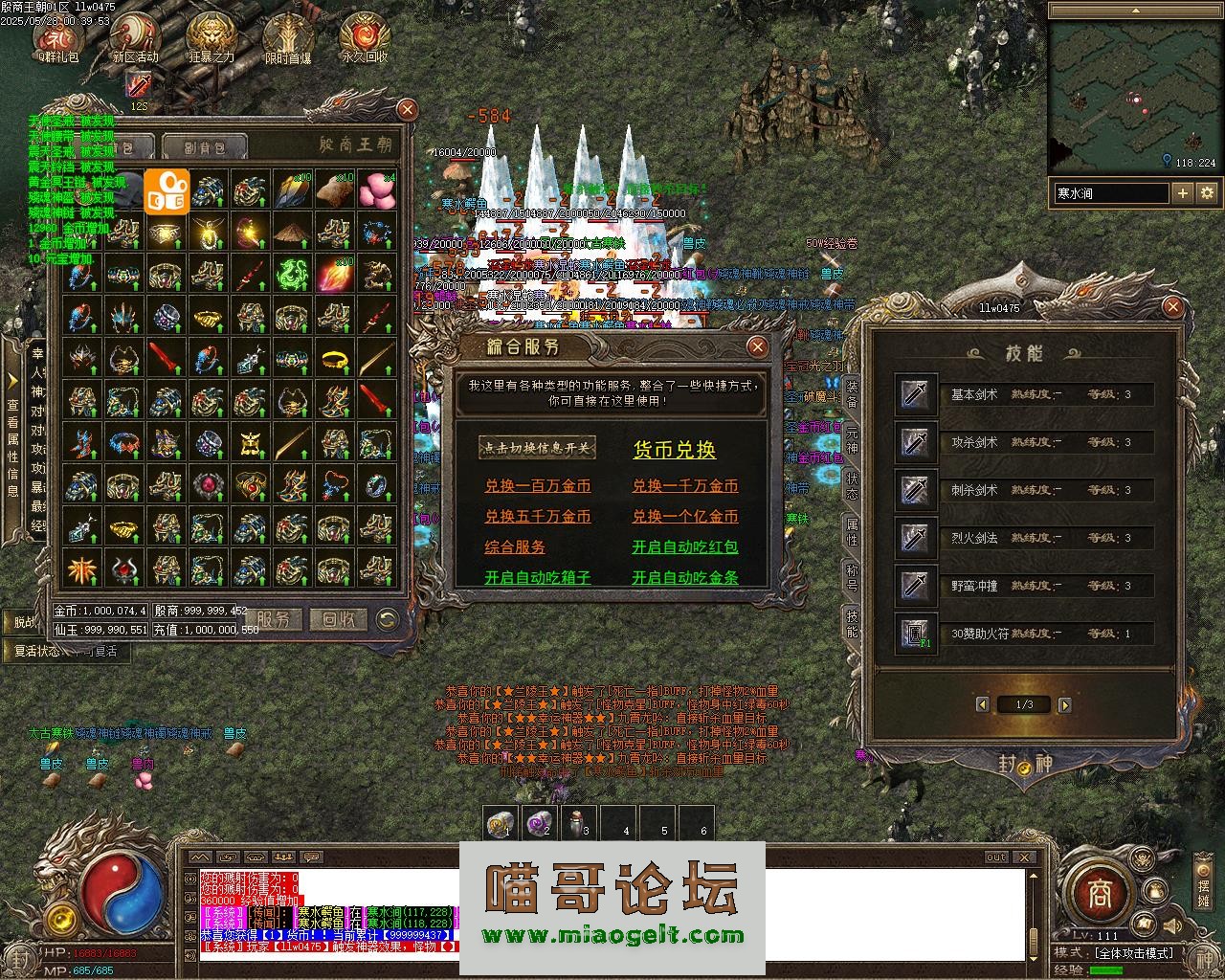This screenshot has height=980, width=1225.
Task: Go to next skills page arrow
Action: click(x=1065, y=705)
